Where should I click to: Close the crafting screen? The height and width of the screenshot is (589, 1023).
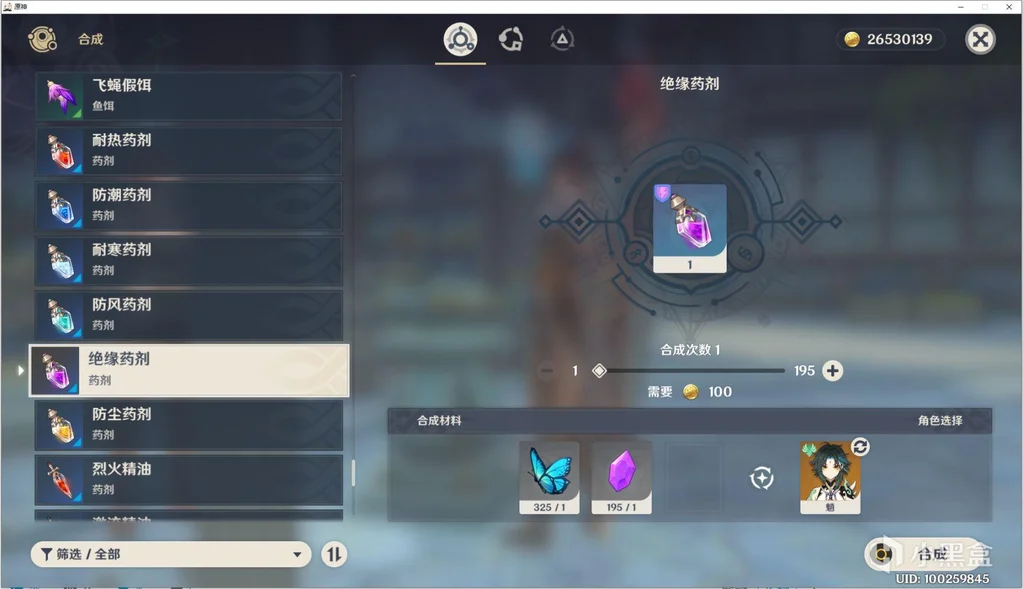980,39
